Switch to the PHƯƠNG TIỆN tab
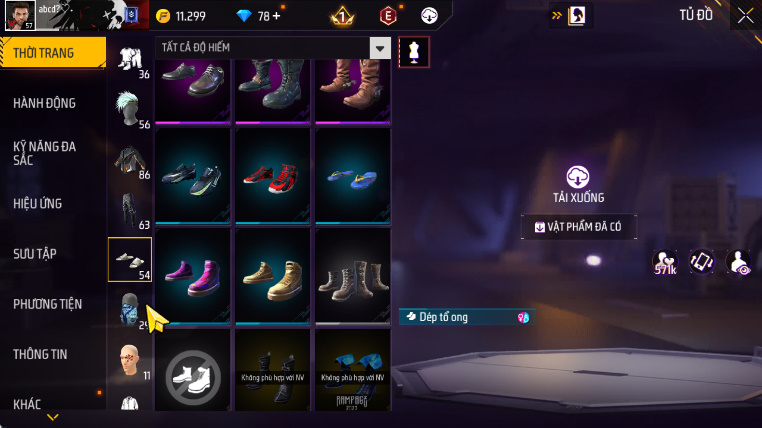This screenshot has width=762, height=428. 48,304
